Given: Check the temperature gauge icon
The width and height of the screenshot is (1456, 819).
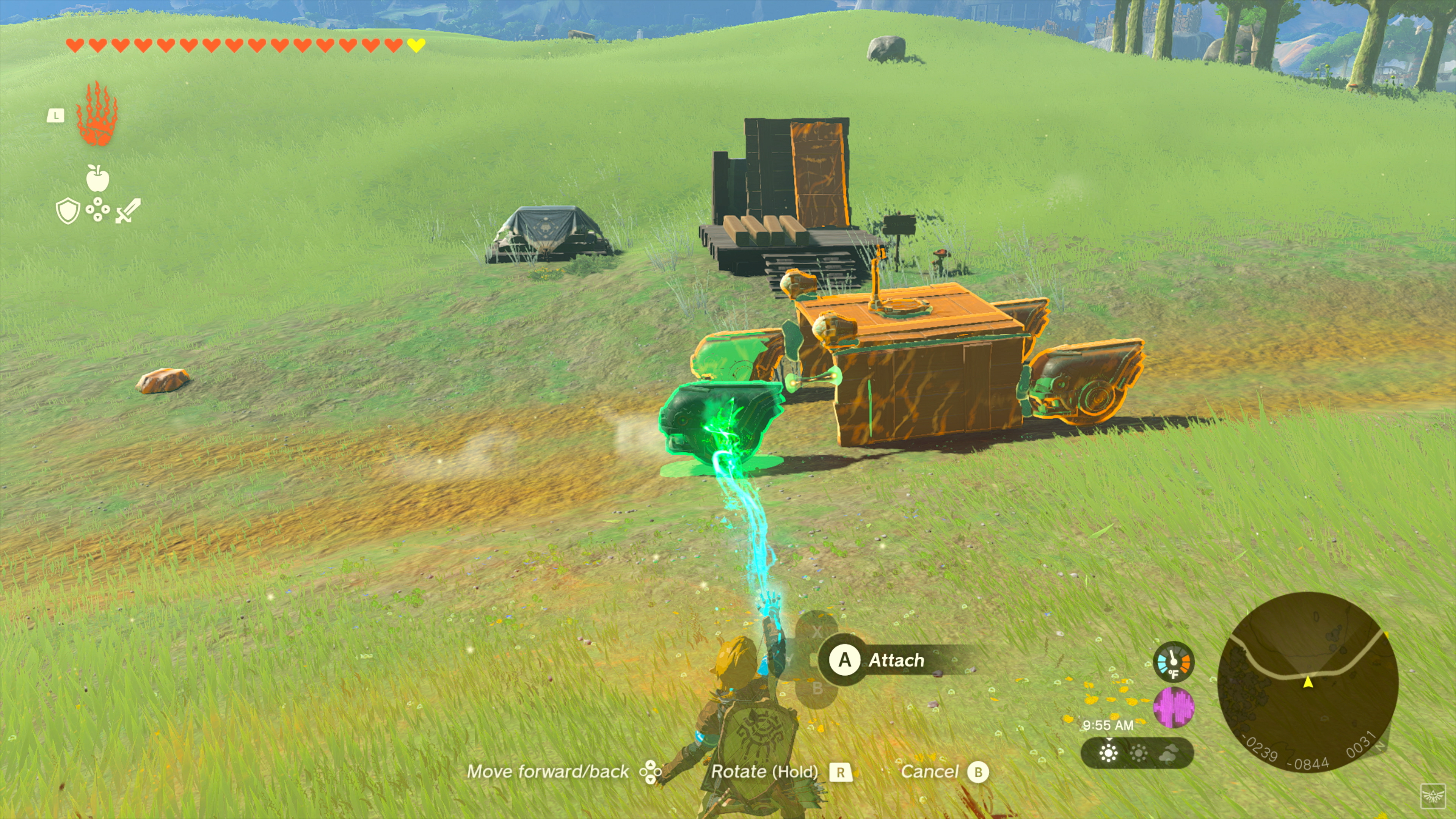Looking at the screenshot, I should tap(1174, 661).
